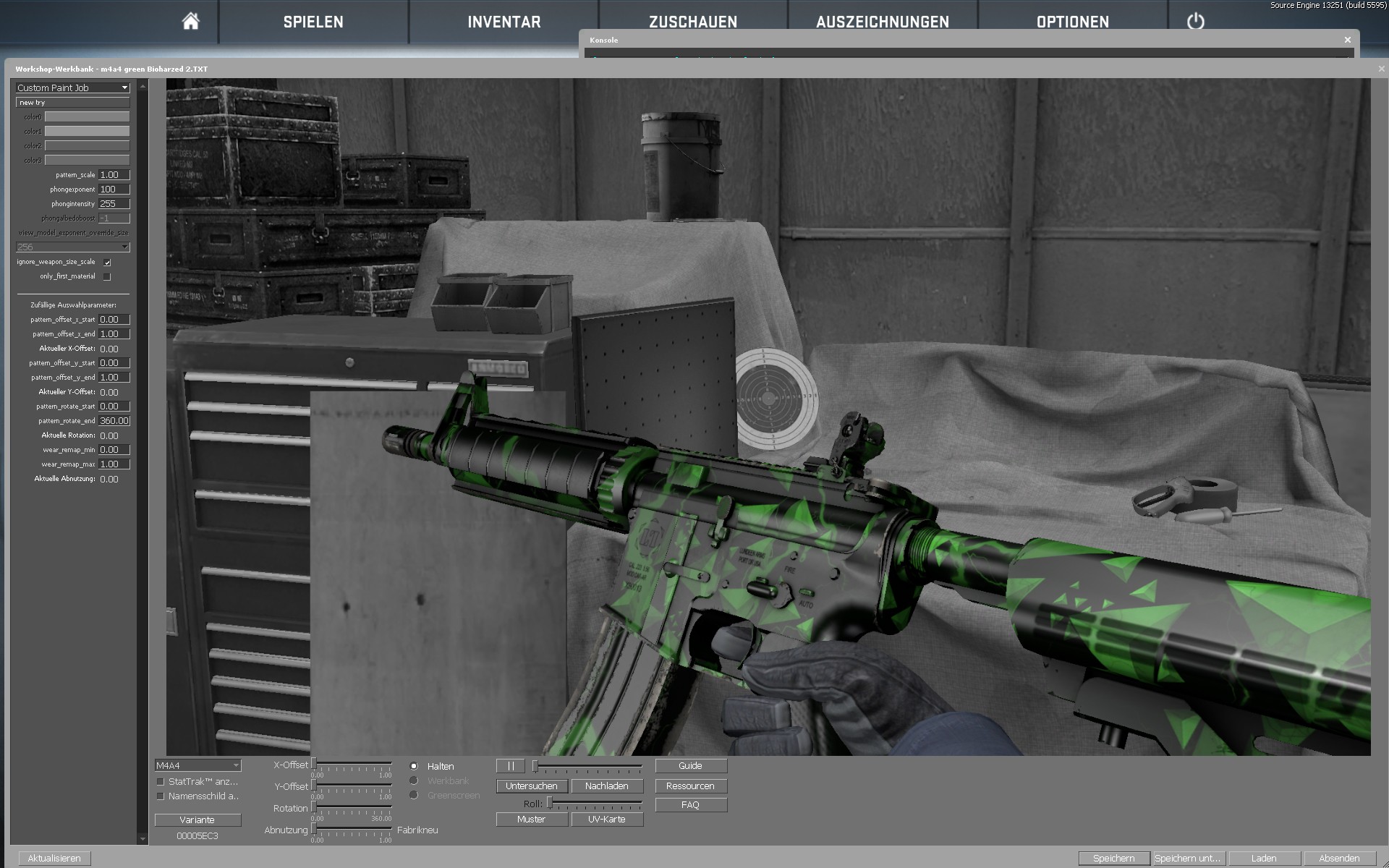
Task: Click the home icon in the navigation bar
Action: coord(190,20)
